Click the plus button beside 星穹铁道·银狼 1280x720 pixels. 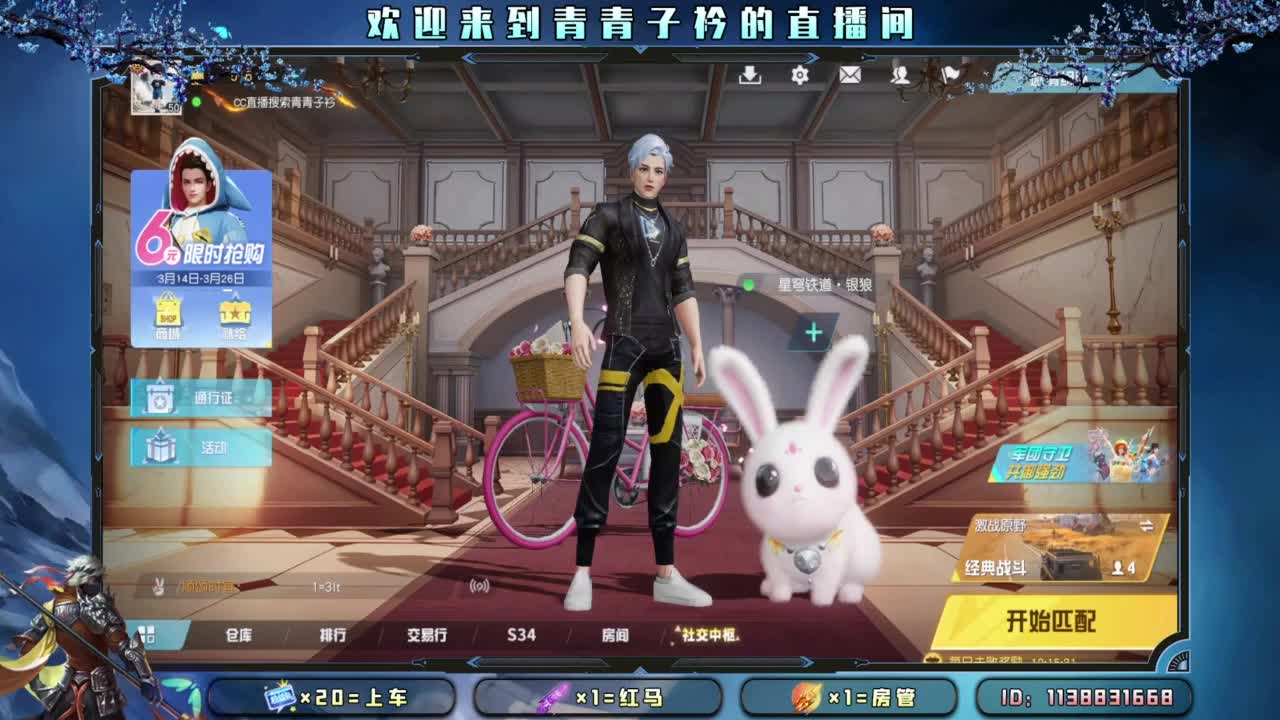pos(812,330)
